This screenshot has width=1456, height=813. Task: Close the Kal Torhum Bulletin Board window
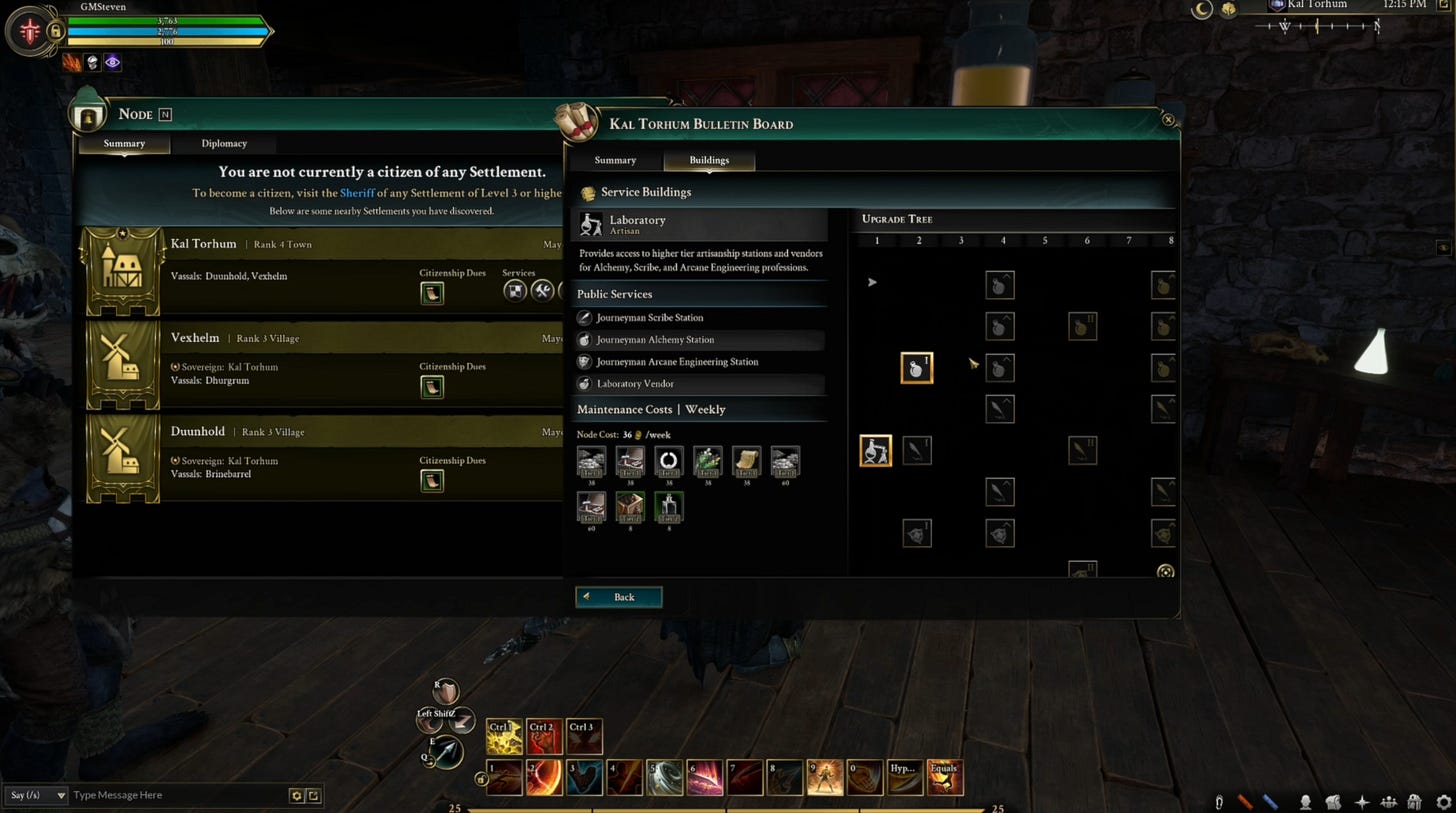[1168, 120]
